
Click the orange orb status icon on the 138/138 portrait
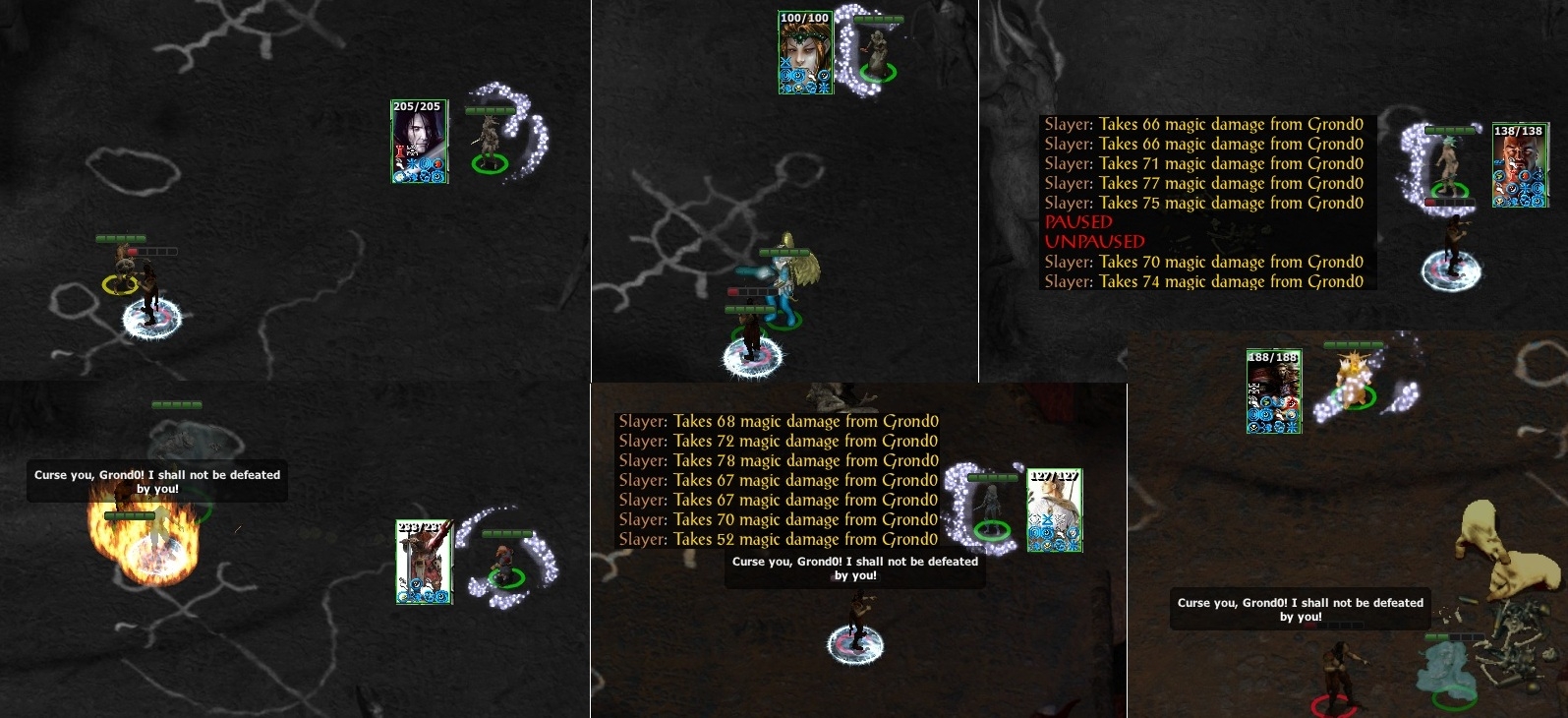point(1525,176)
